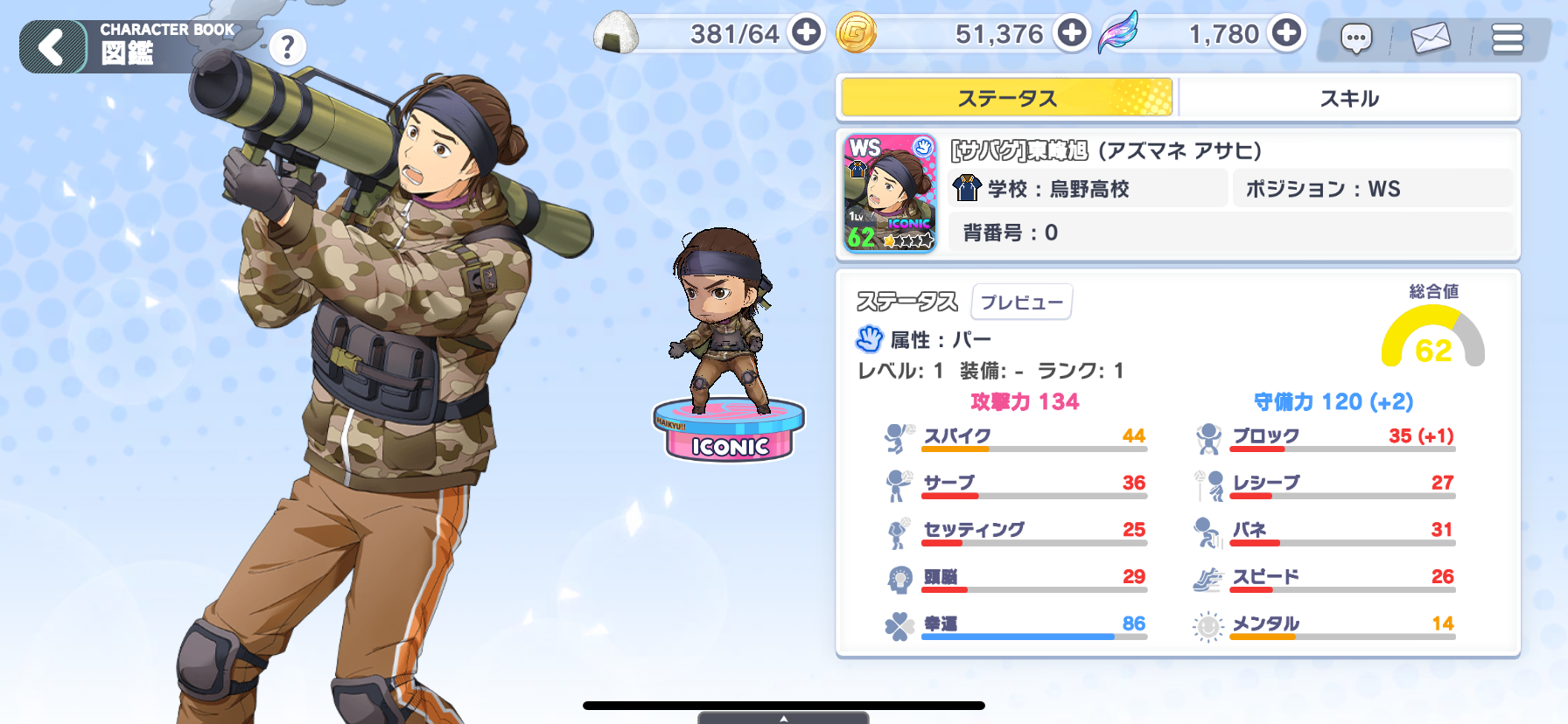Tap the プレビュー preview button
Screen dimensions: 1568x724
point(1022,303)
